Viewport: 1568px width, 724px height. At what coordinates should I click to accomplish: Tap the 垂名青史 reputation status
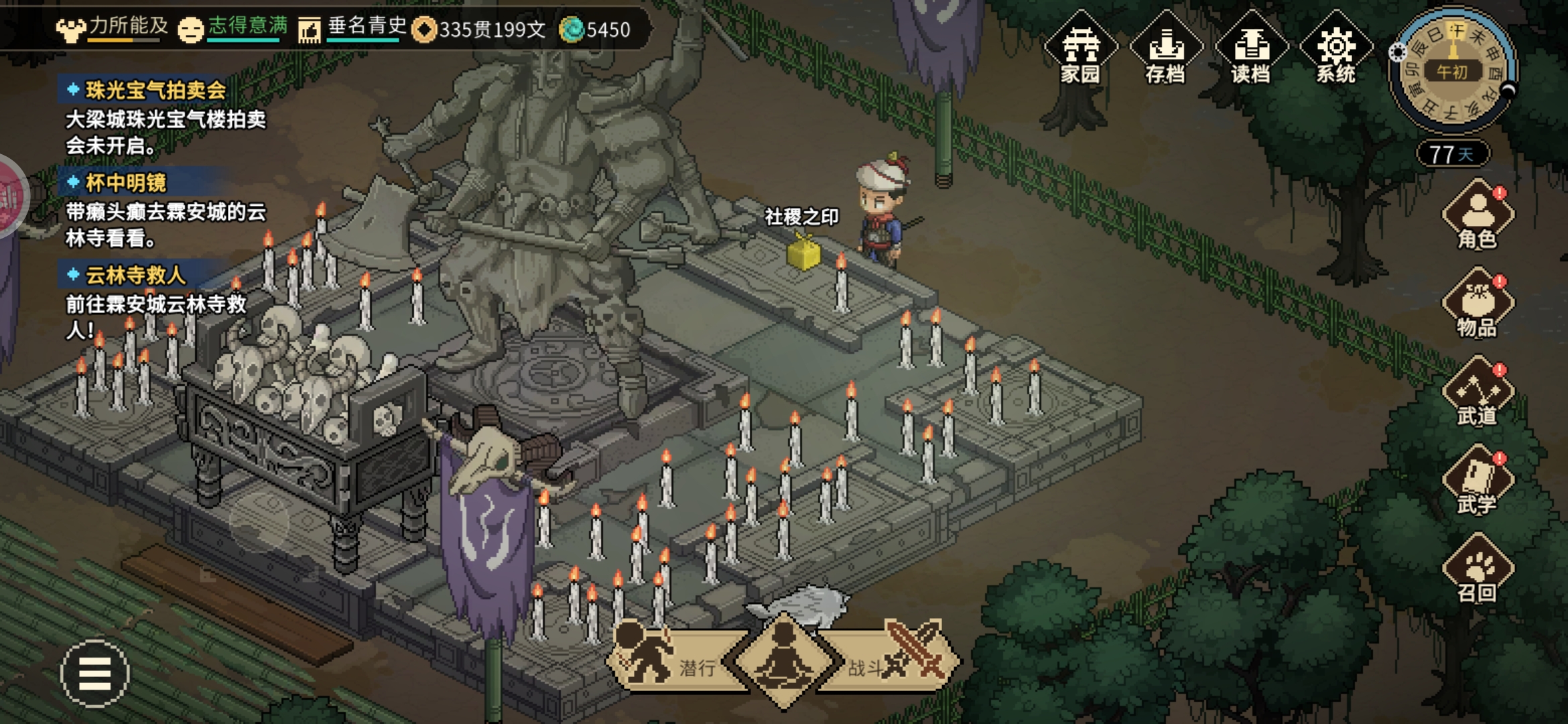click(x=354, y=28)
